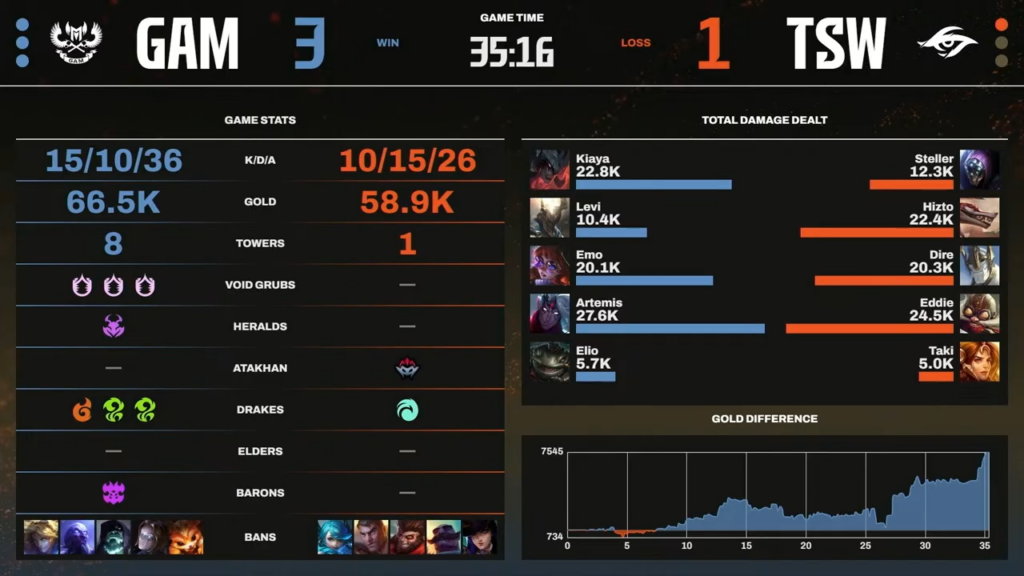
Task: Select the banned Caitlyn icon
Action: coord(479,537)
